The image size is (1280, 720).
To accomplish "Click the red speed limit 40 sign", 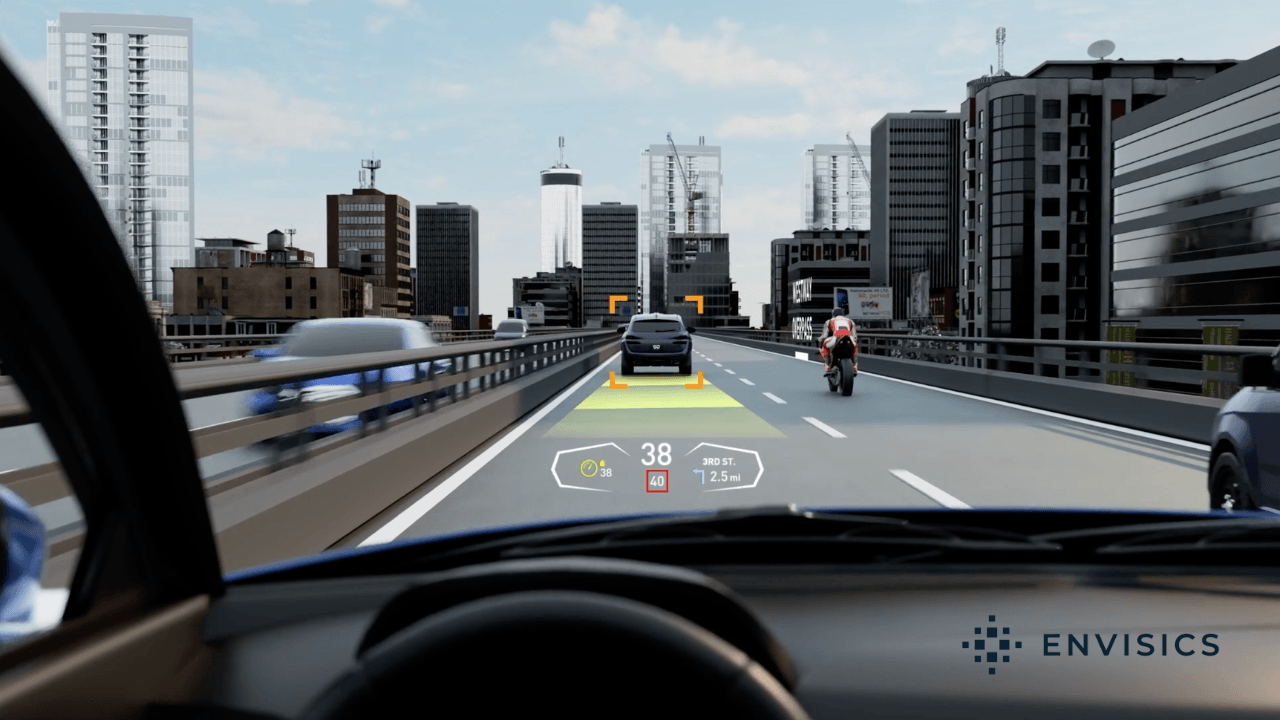I will (x=656, y=481).
